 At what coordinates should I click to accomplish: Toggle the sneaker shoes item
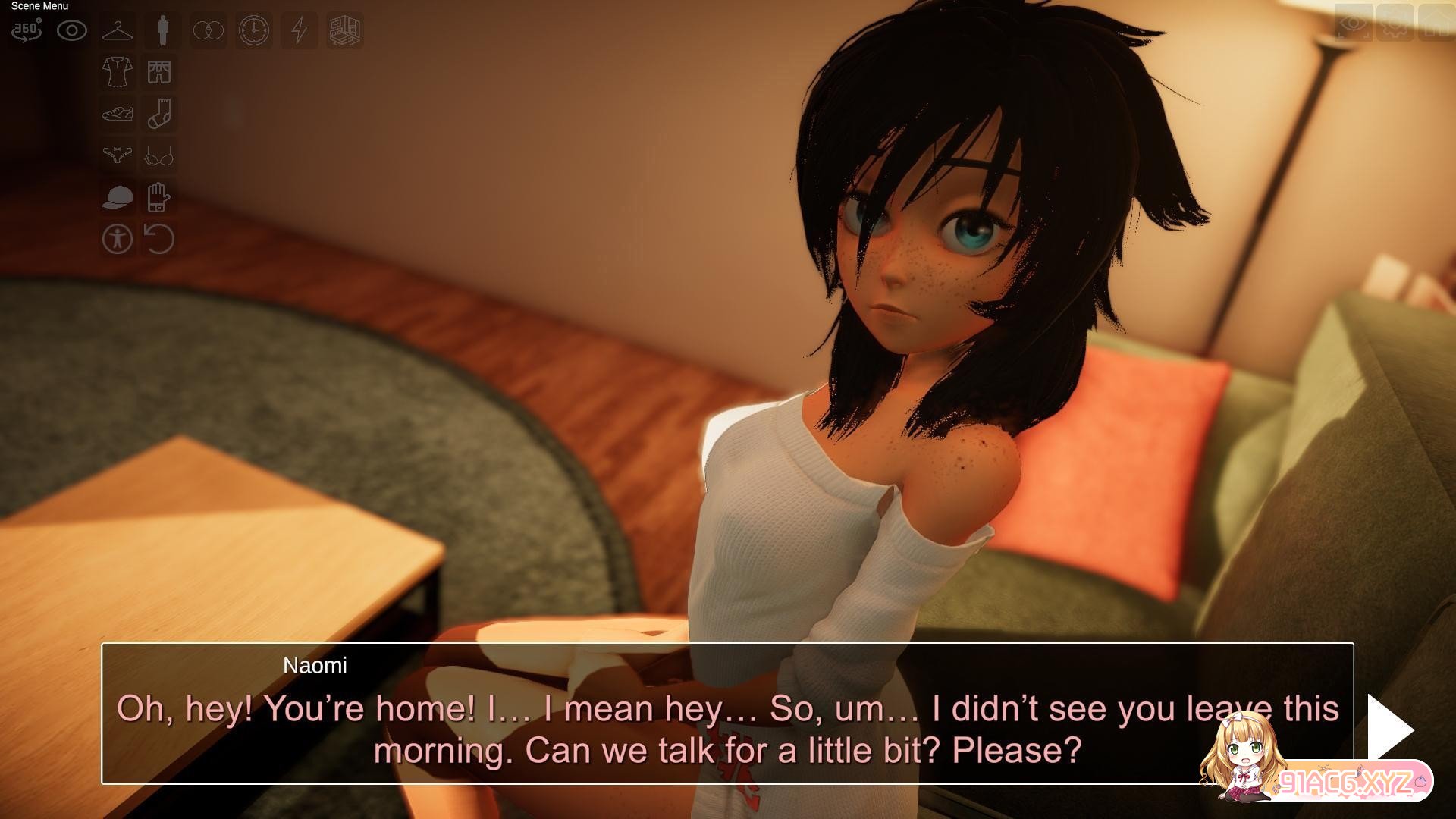(118, 114)
